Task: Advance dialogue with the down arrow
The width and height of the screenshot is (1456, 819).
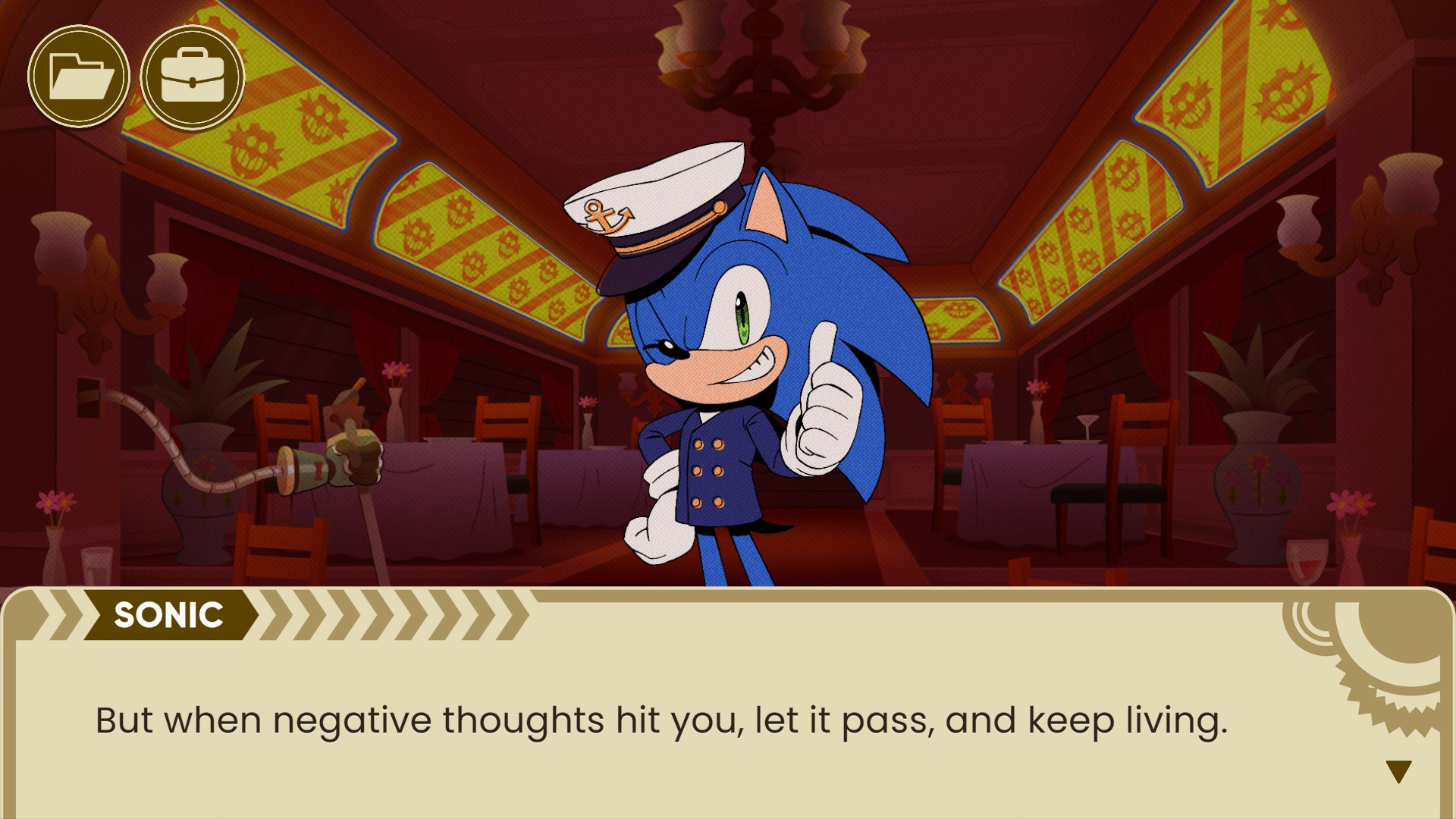Action: pos(1398,771)
